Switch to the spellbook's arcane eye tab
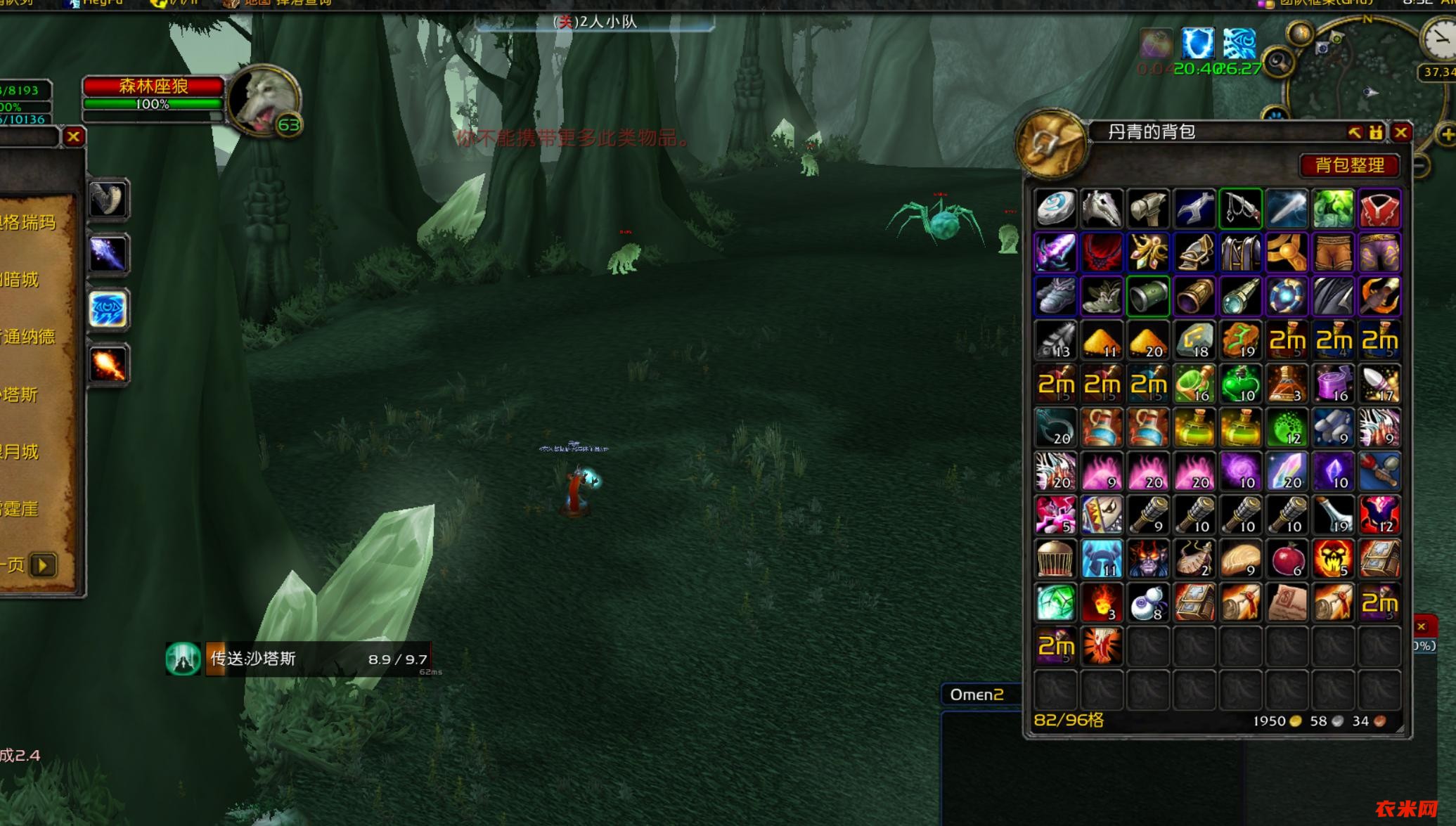The image size is (1456, 826). [x=108, y=309]
